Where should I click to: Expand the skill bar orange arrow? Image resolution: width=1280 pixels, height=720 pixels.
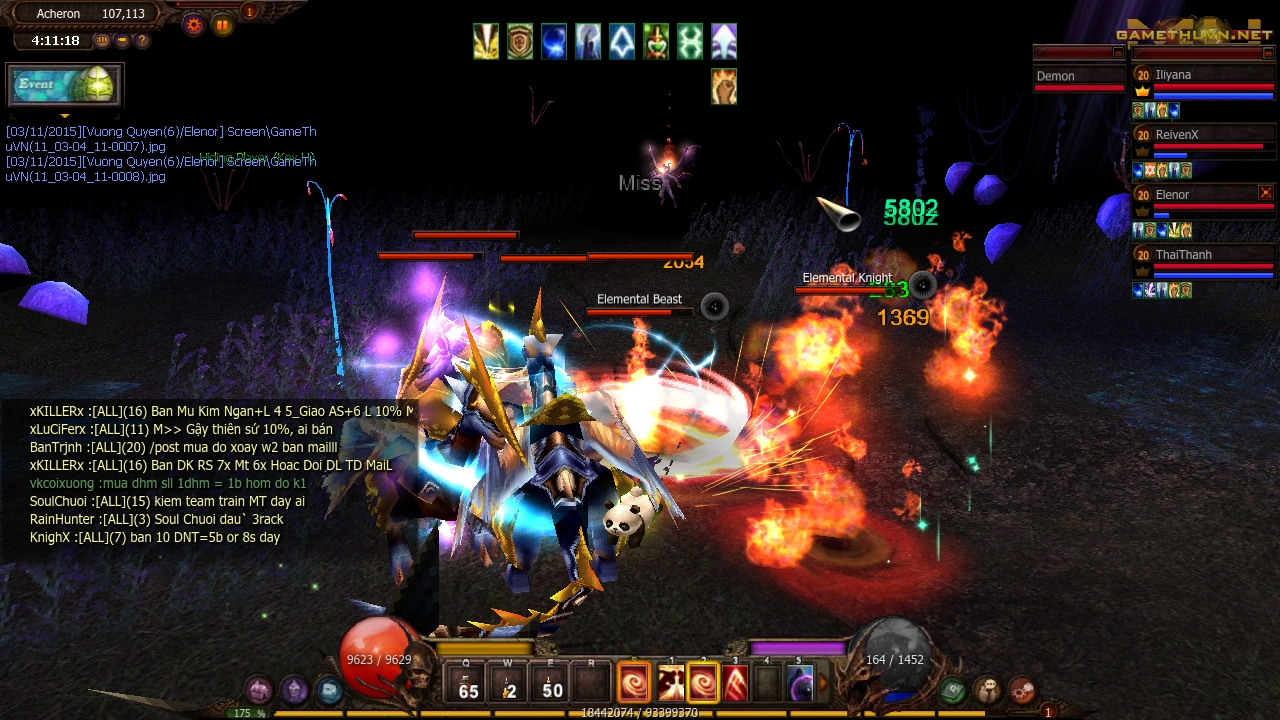[824, 684]
